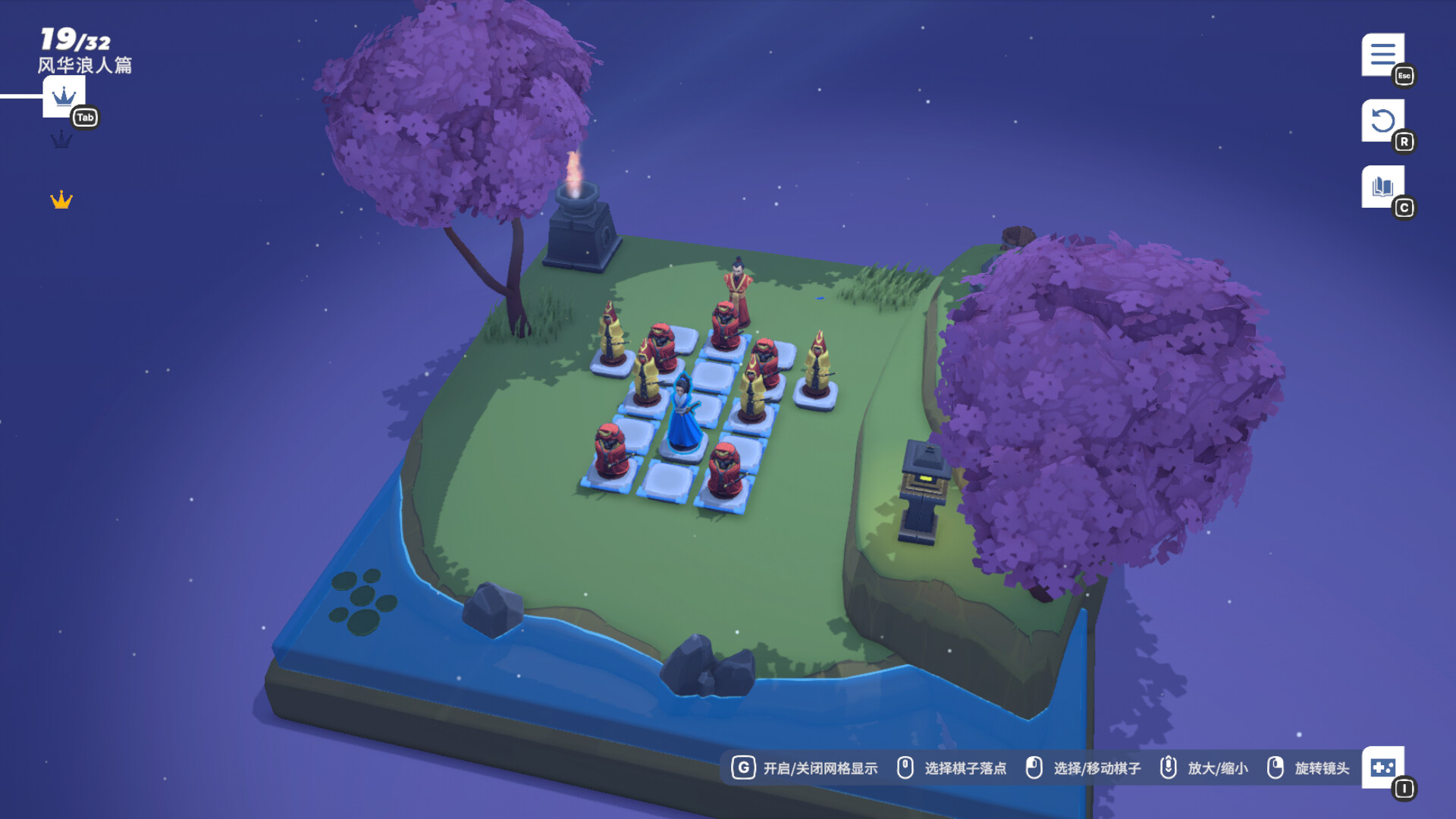Open the handbook with the book icon
The height and width of the screenshot is (819, 1456).
(x=1382, y=184)
